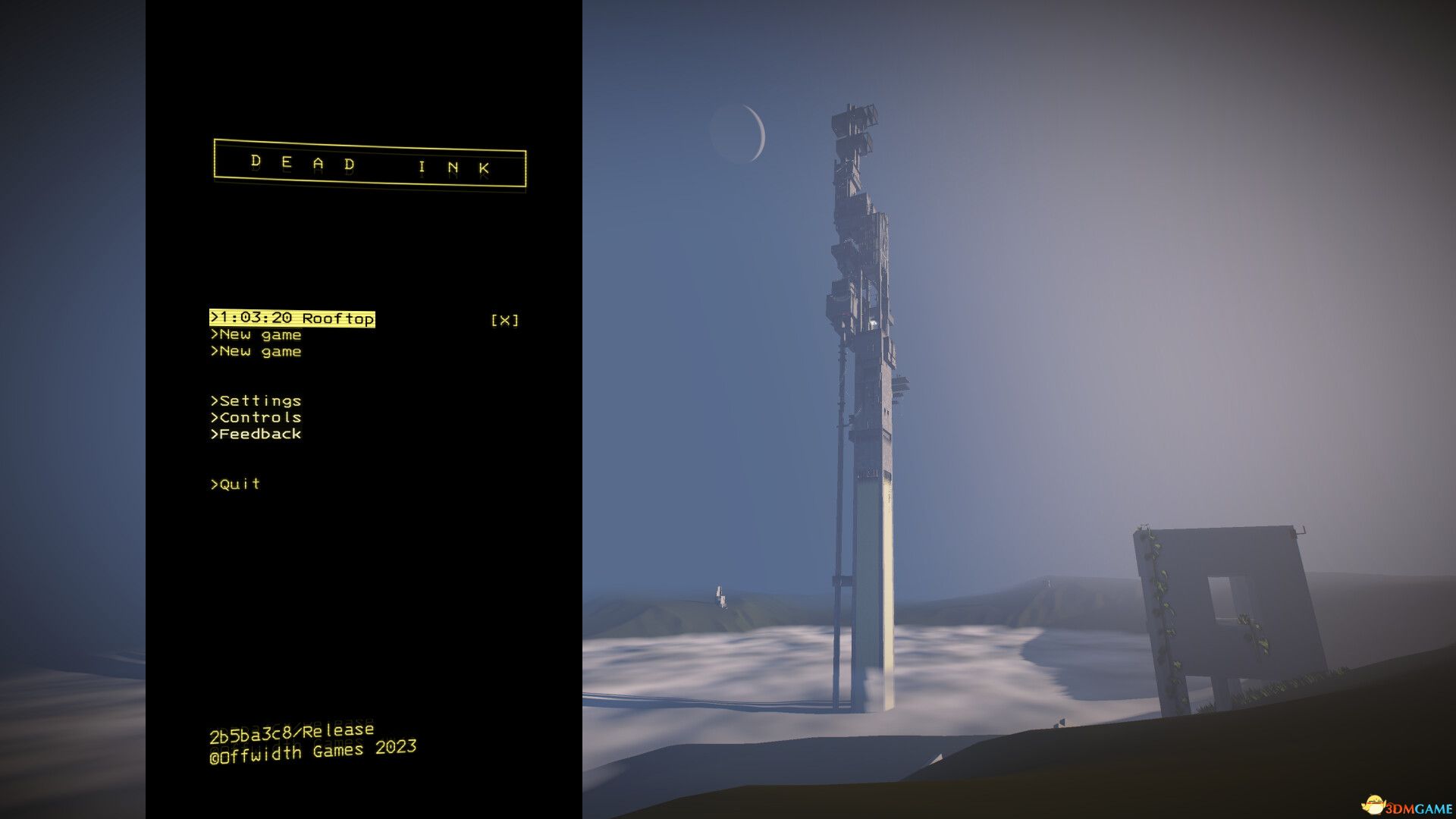Select the Feedback option

[x=255, y=434]
